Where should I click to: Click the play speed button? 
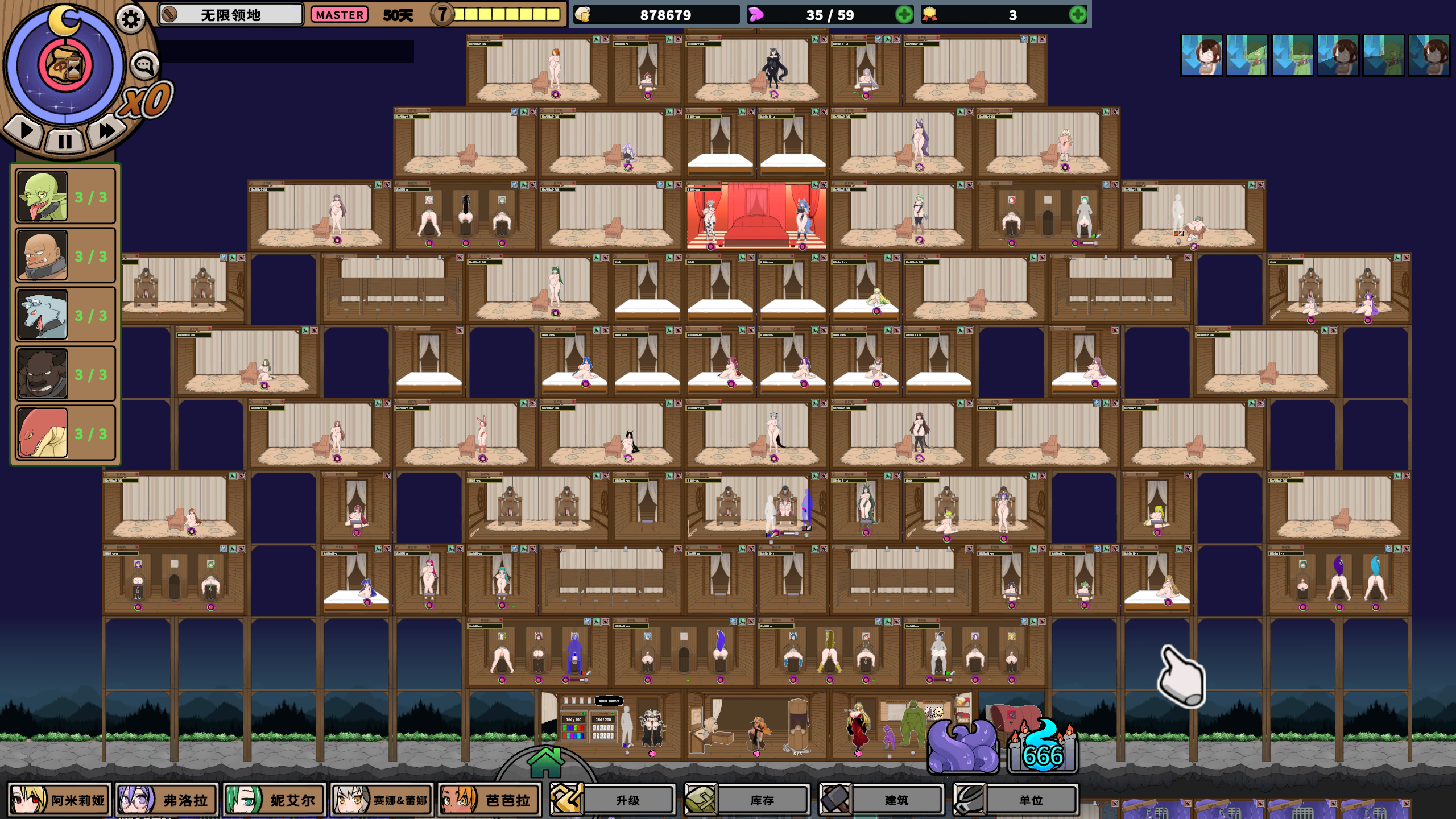26,131
